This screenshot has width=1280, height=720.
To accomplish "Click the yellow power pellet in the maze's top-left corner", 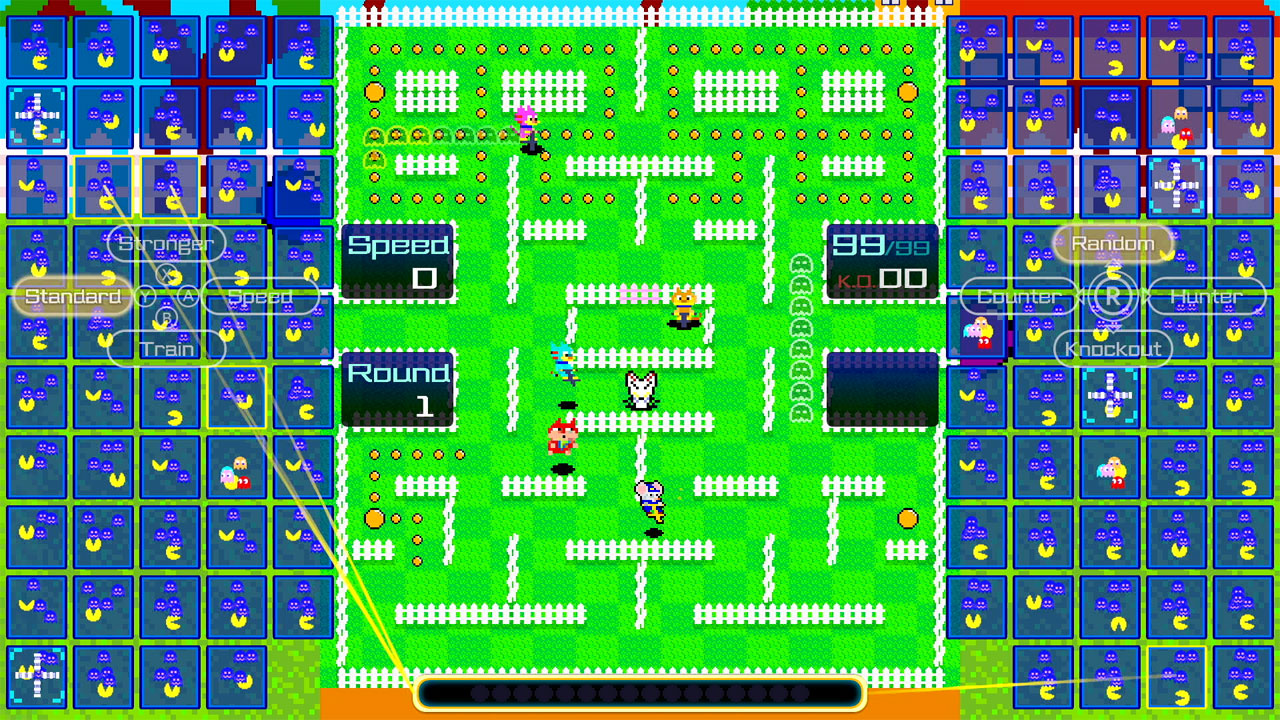I will click(x=372, y=90).
